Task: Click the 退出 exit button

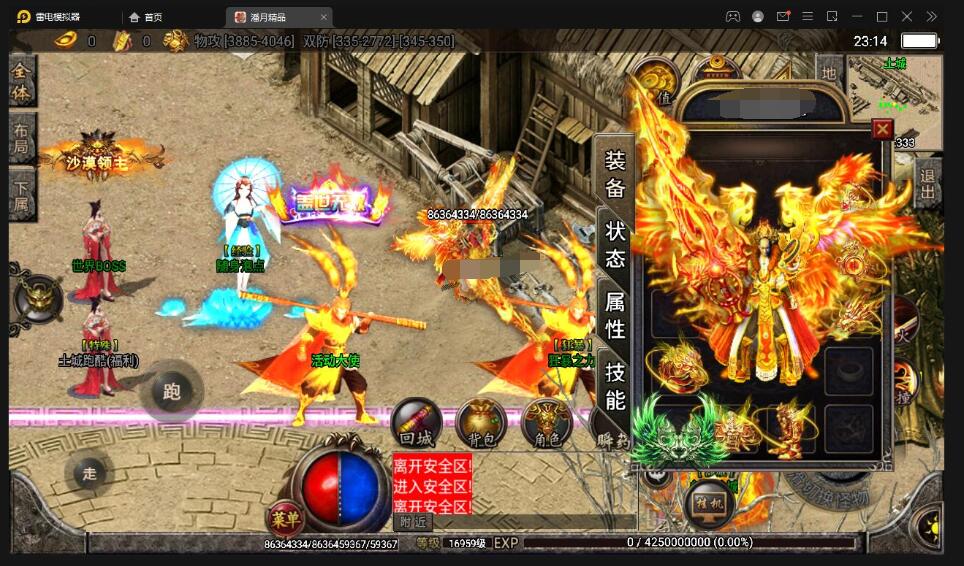Action: point(928,184)
